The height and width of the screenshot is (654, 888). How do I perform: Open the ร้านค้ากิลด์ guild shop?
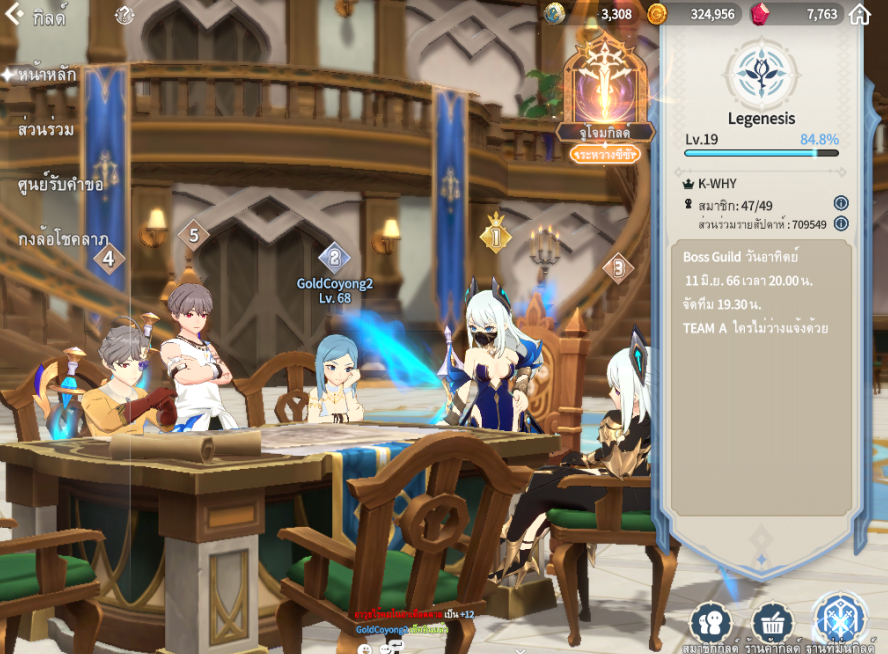coord(772,623)
